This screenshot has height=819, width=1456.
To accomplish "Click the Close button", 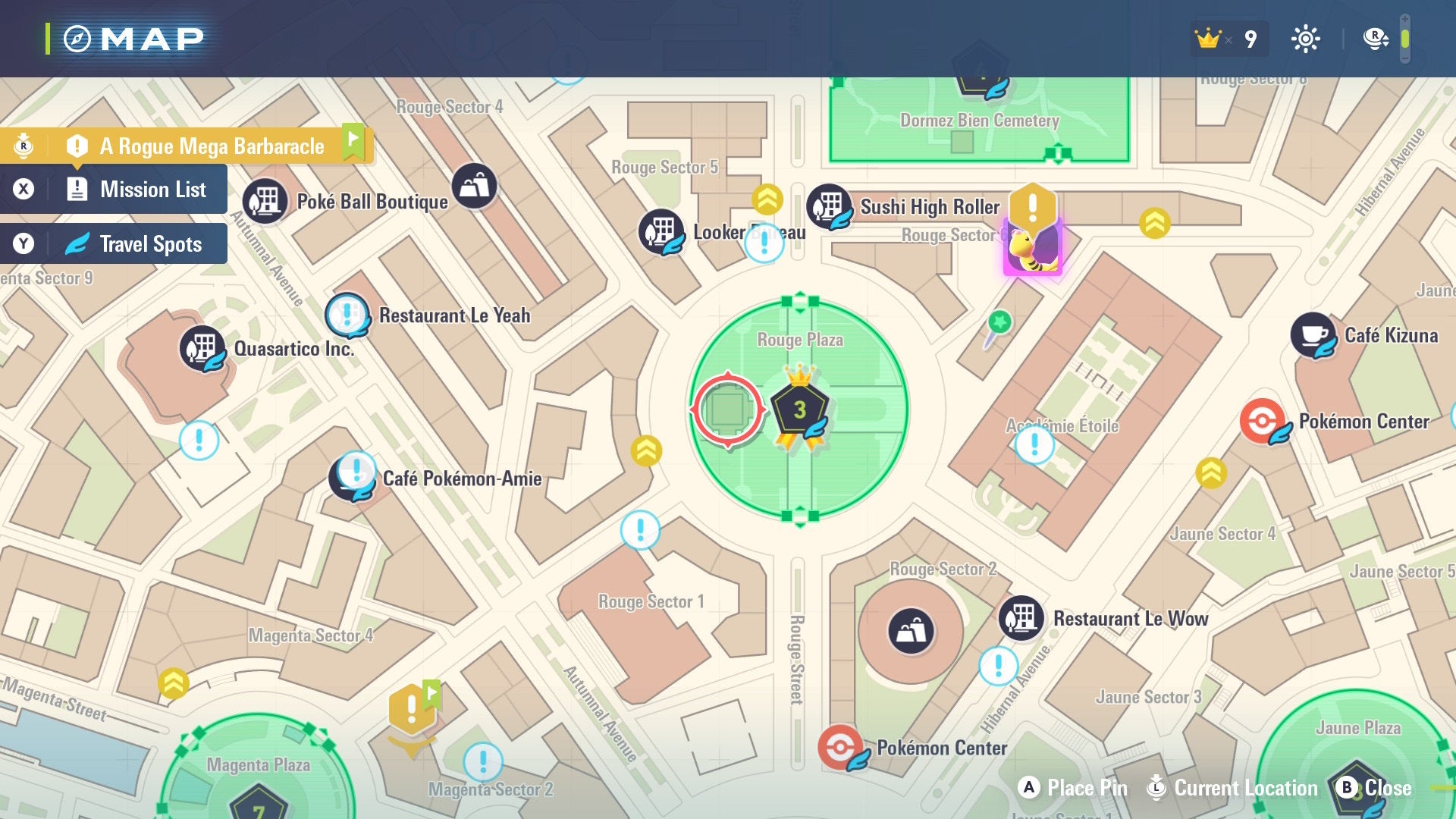I will point(1374,788).
